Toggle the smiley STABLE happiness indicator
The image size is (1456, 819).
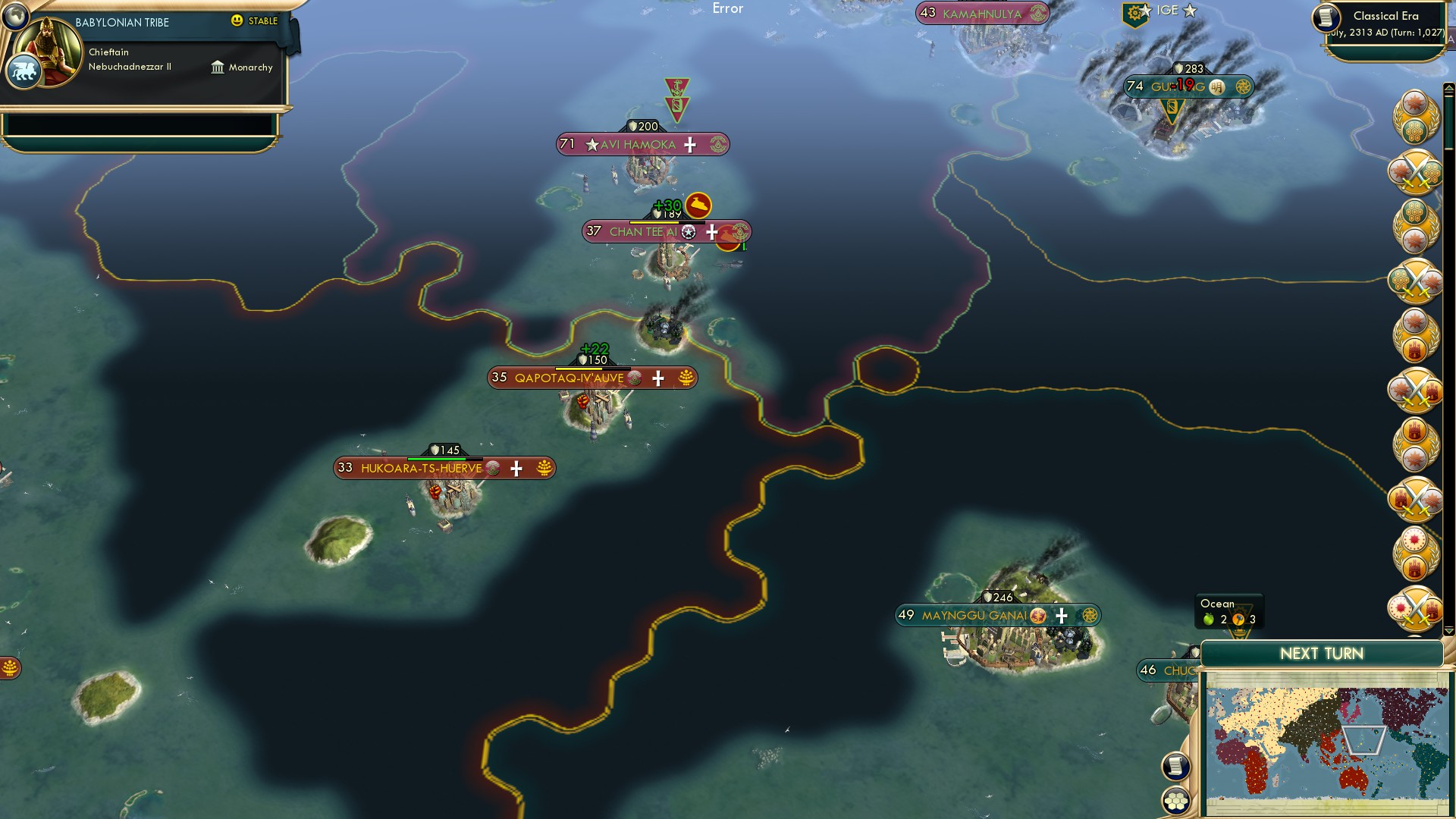(237, 22)
